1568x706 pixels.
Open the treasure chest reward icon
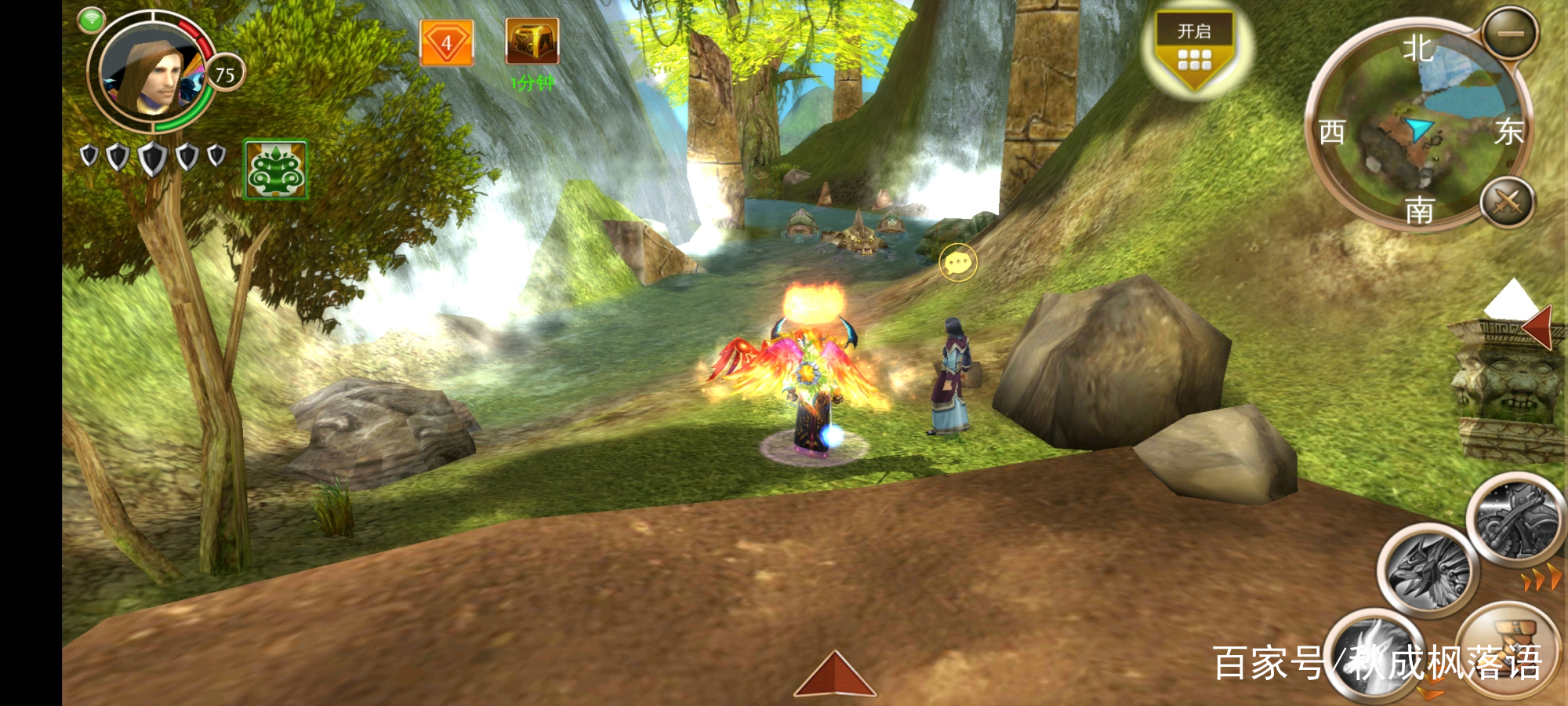[532, 42]
